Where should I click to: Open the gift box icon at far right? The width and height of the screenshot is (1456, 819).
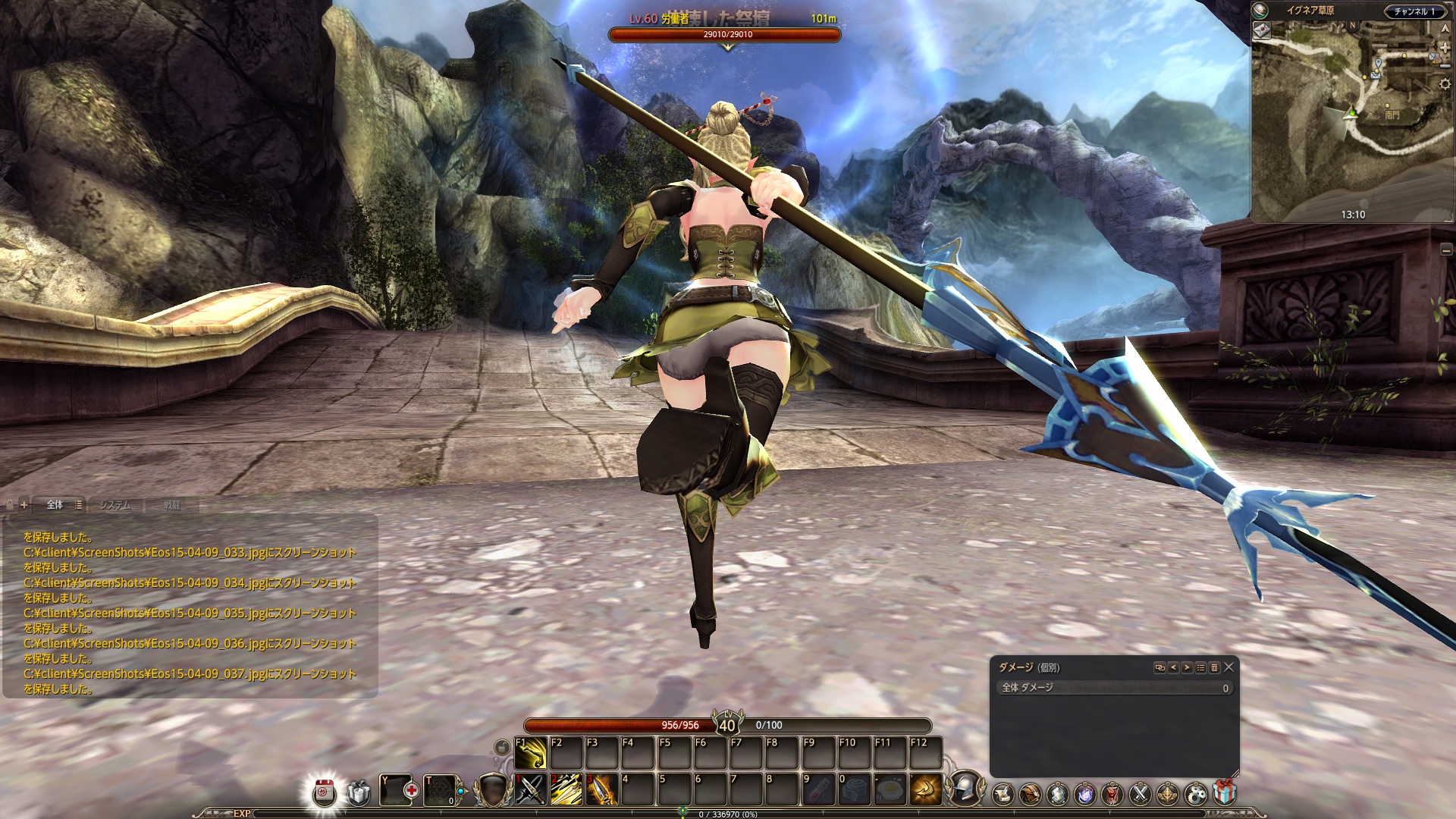tap(1224, 793)
